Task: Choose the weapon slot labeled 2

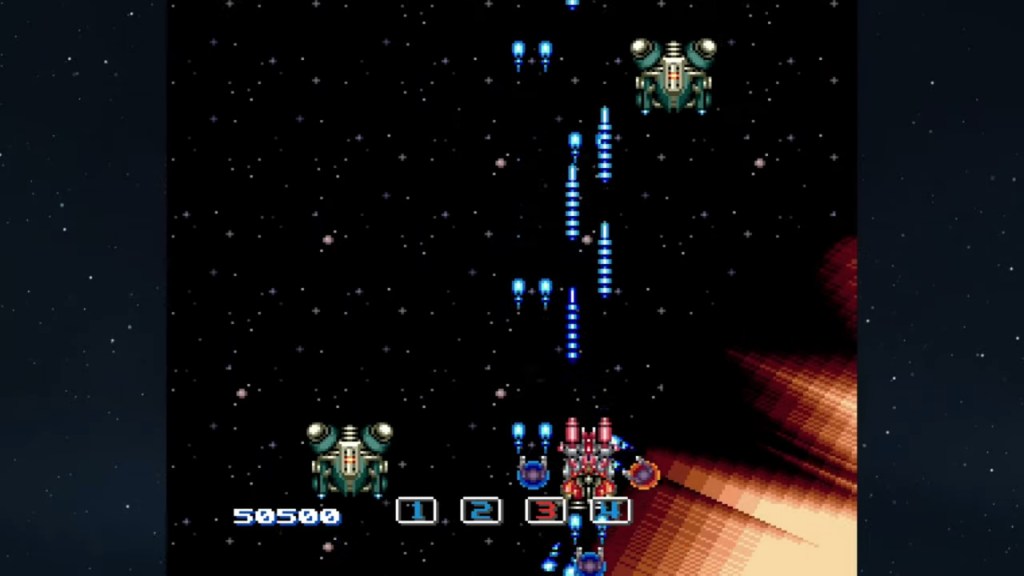Action: pos(480,511)
